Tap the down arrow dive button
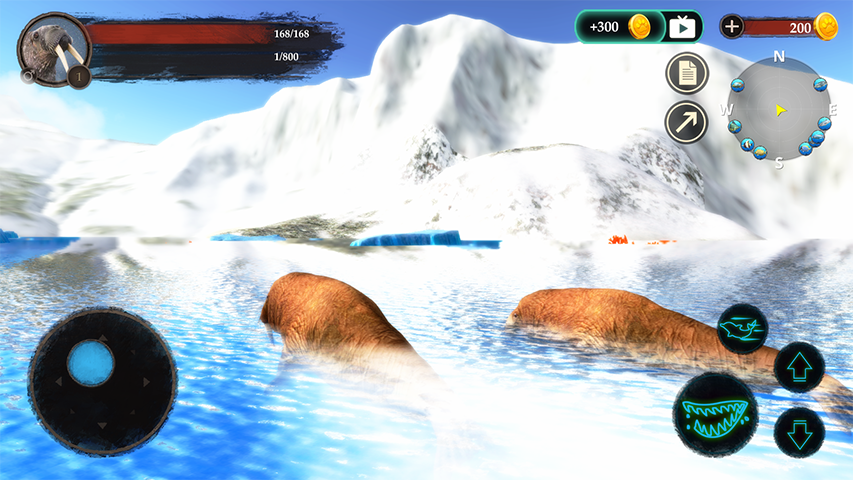853x480 pixels. click(799, 432)
